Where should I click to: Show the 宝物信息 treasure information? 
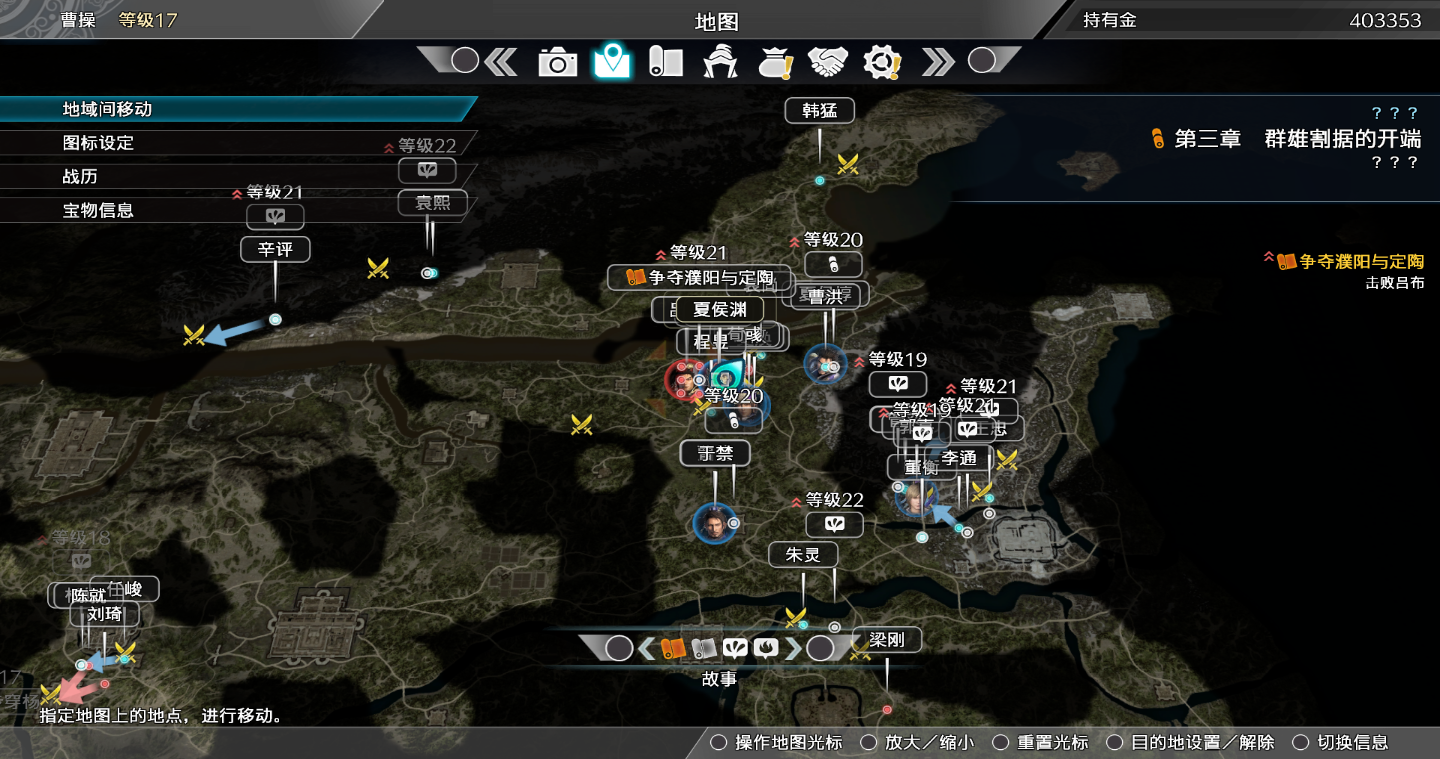(98, 210)
